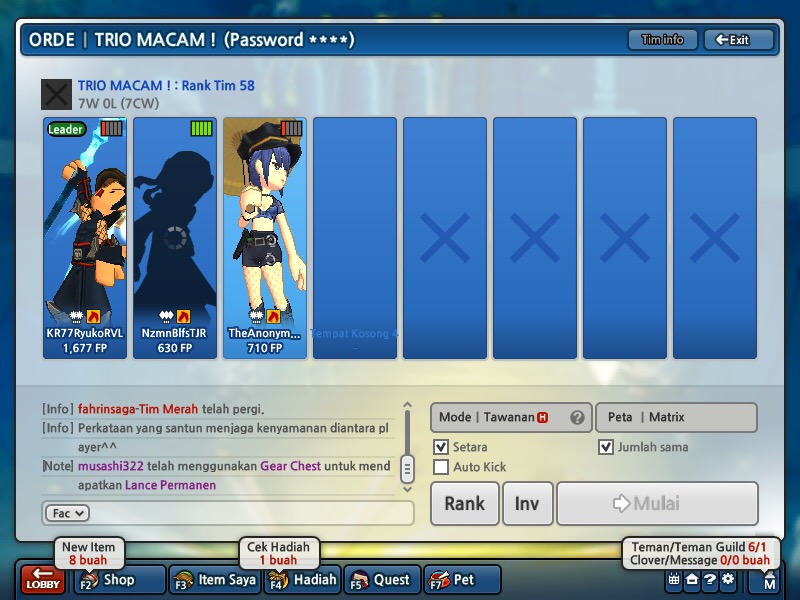Click the question mark help icon beside Mode
Viewport: 800px width, 600px height.
click(577, 418)
